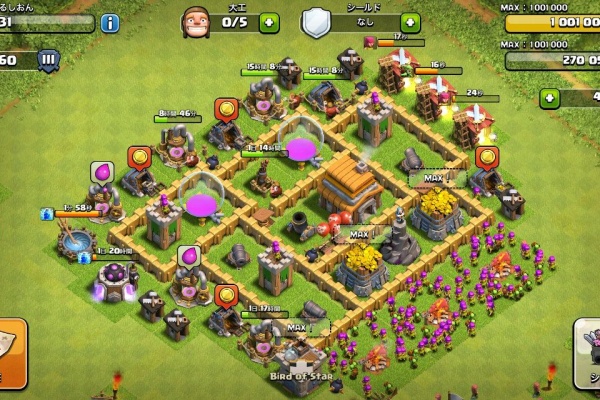
Task: Open the shop button
Action: 588,352
